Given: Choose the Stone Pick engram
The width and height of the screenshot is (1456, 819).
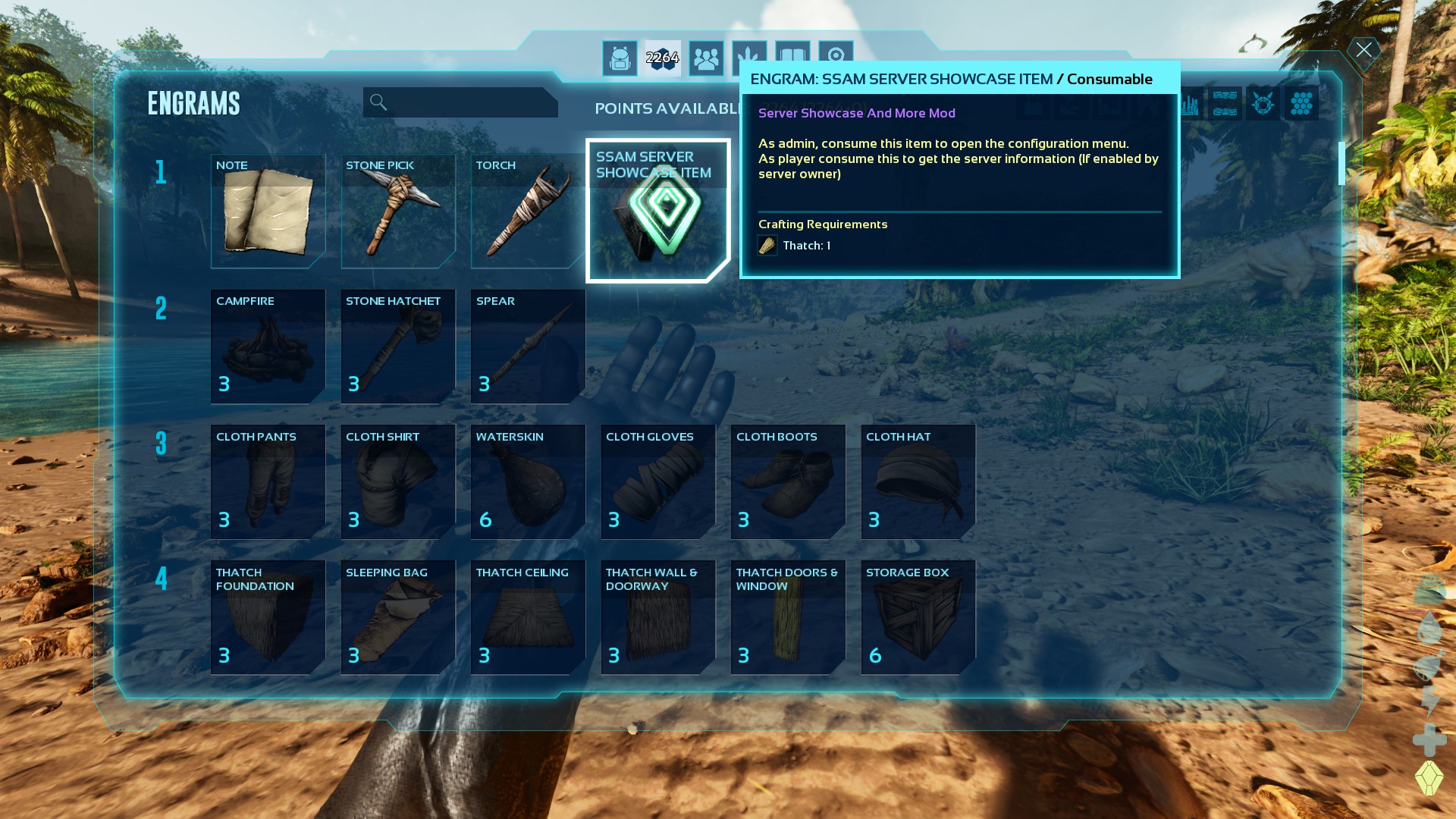Looking at the screenshot, I should point(398,212).
